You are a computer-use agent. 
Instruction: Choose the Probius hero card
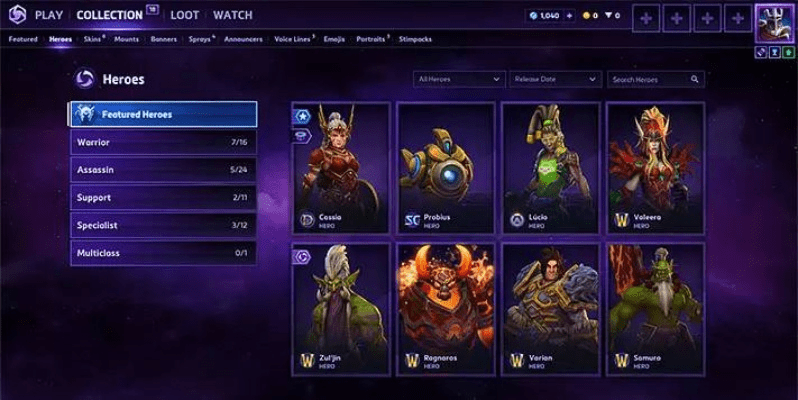pyautogui.click(x=445, y=167)
